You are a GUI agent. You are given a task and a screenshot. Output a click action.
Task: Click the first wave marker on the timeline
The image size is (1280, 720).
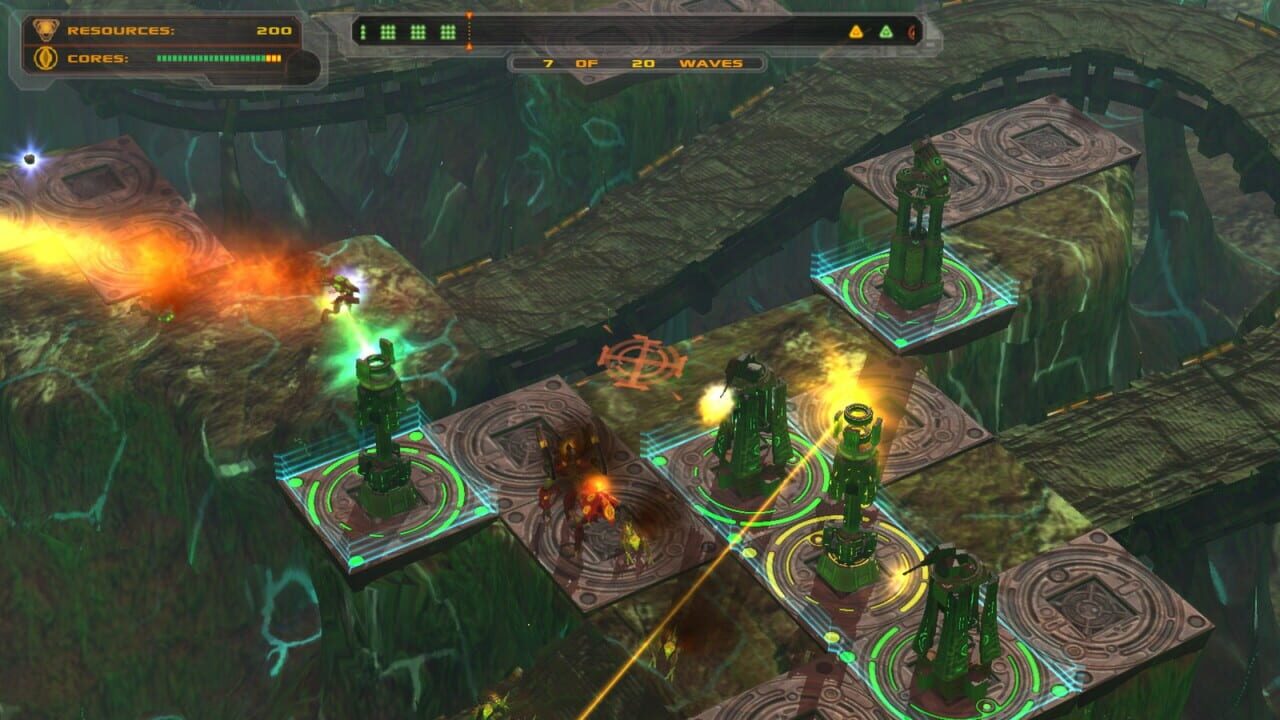point(361,31)
